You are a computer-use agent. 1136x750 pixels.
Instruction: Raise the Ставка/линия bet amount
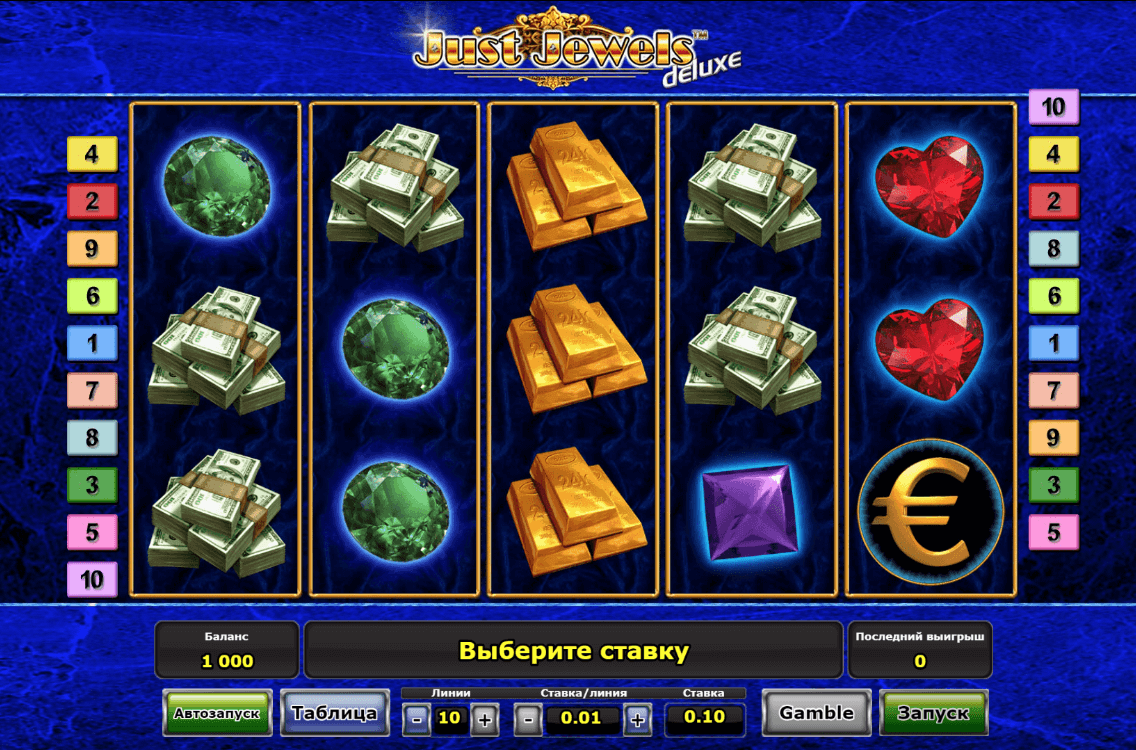pos(637,718)
